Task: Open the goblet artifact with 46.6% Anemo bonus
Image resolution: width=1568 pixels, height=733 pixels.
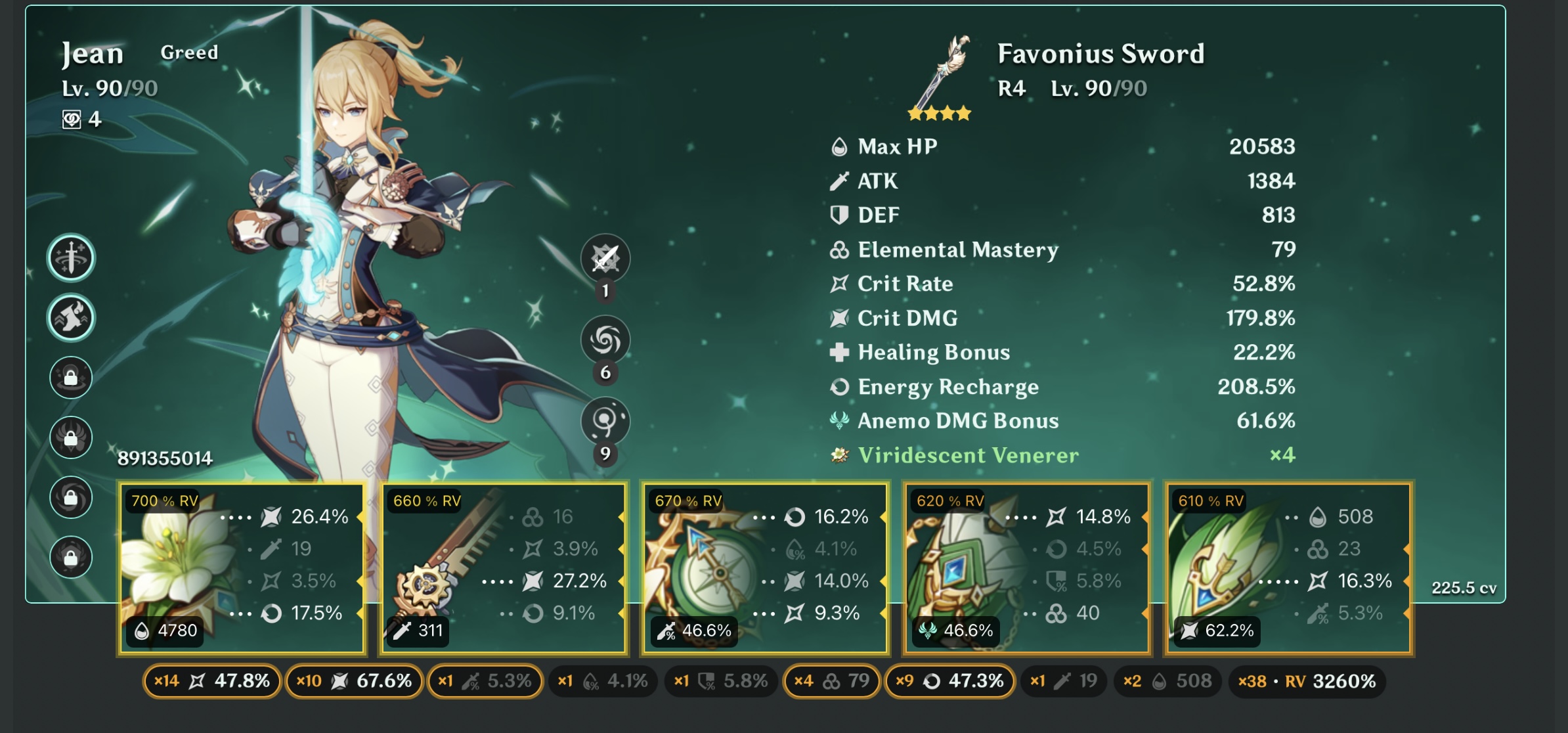Action: click(1026, 569)
